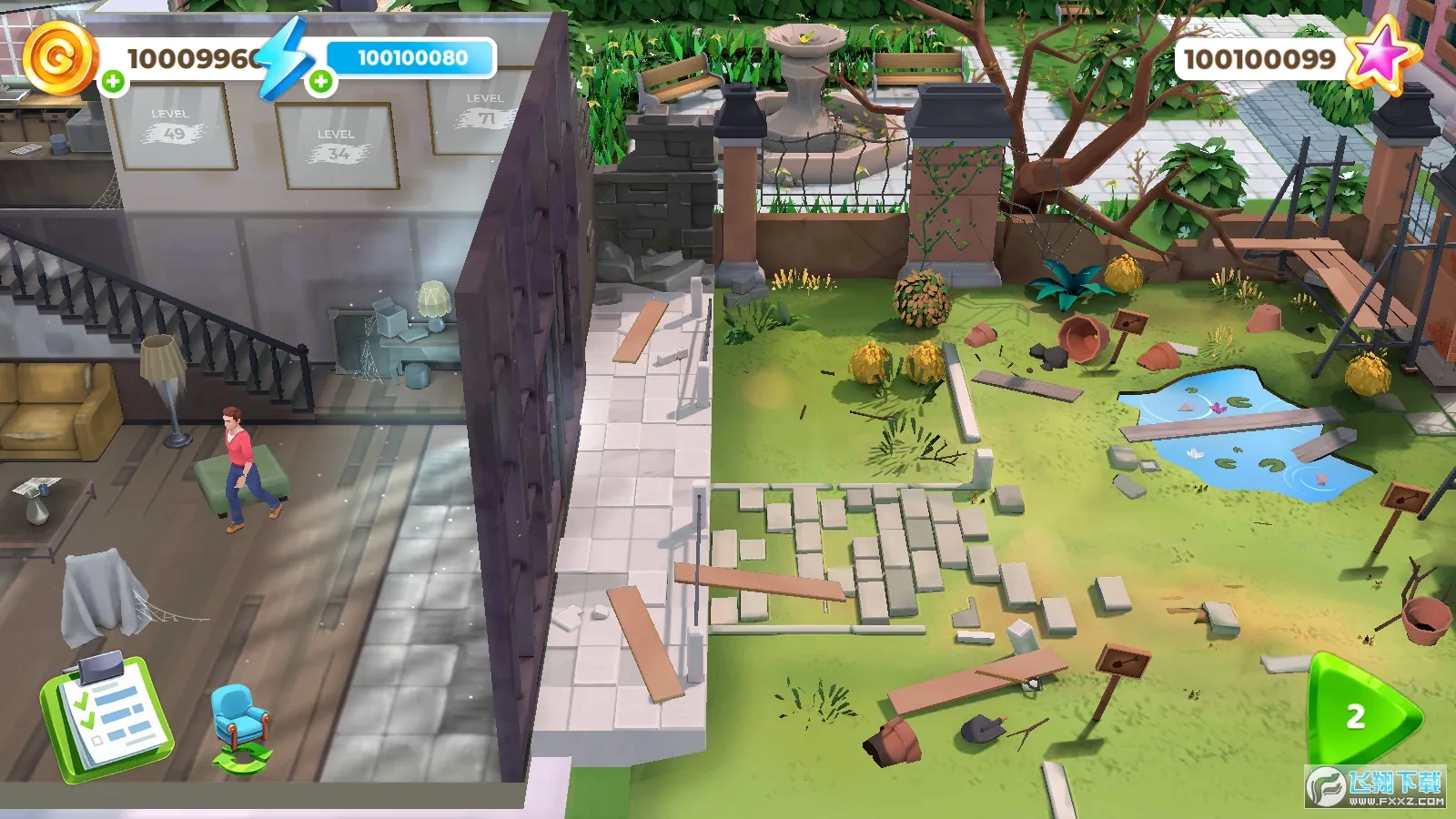Start level 2 with the green play button
The image size is (1456, 819).
click(1360, 714)
